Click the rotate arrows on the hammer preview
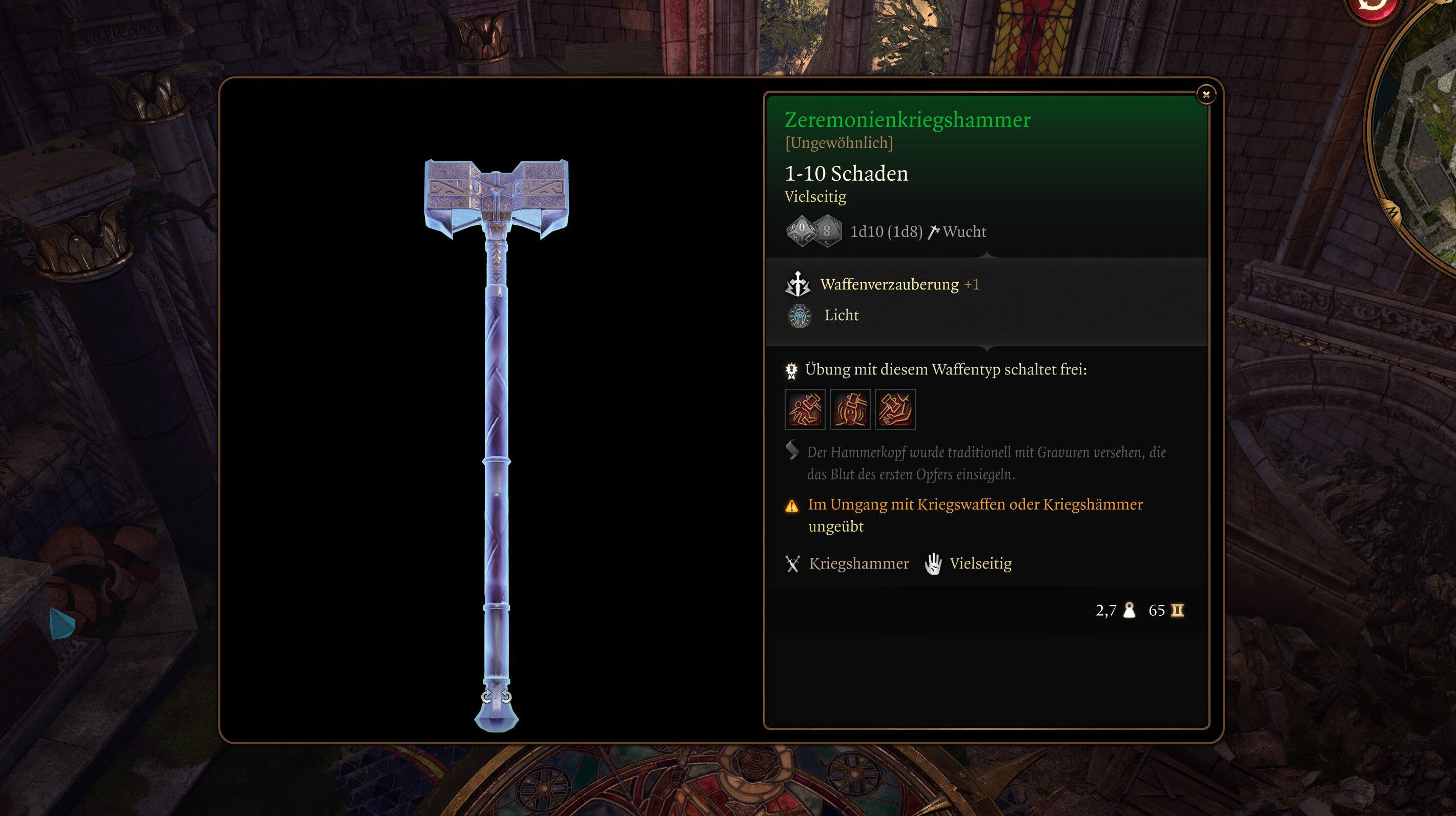Image resolution: width=1456 pixels, height=816 pixels. 496,696
